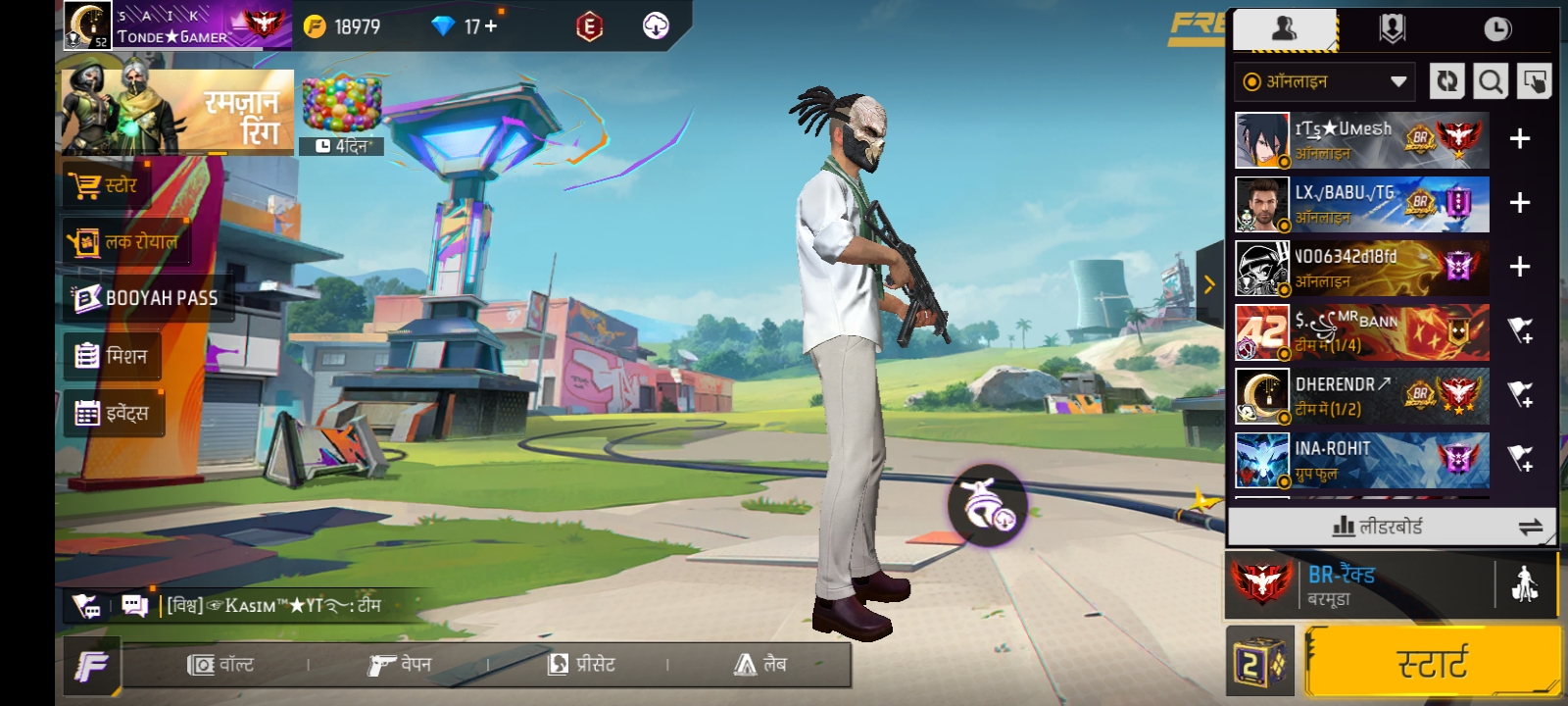
Task: Refresh the friends list
Action: [x=1448, y=81]
